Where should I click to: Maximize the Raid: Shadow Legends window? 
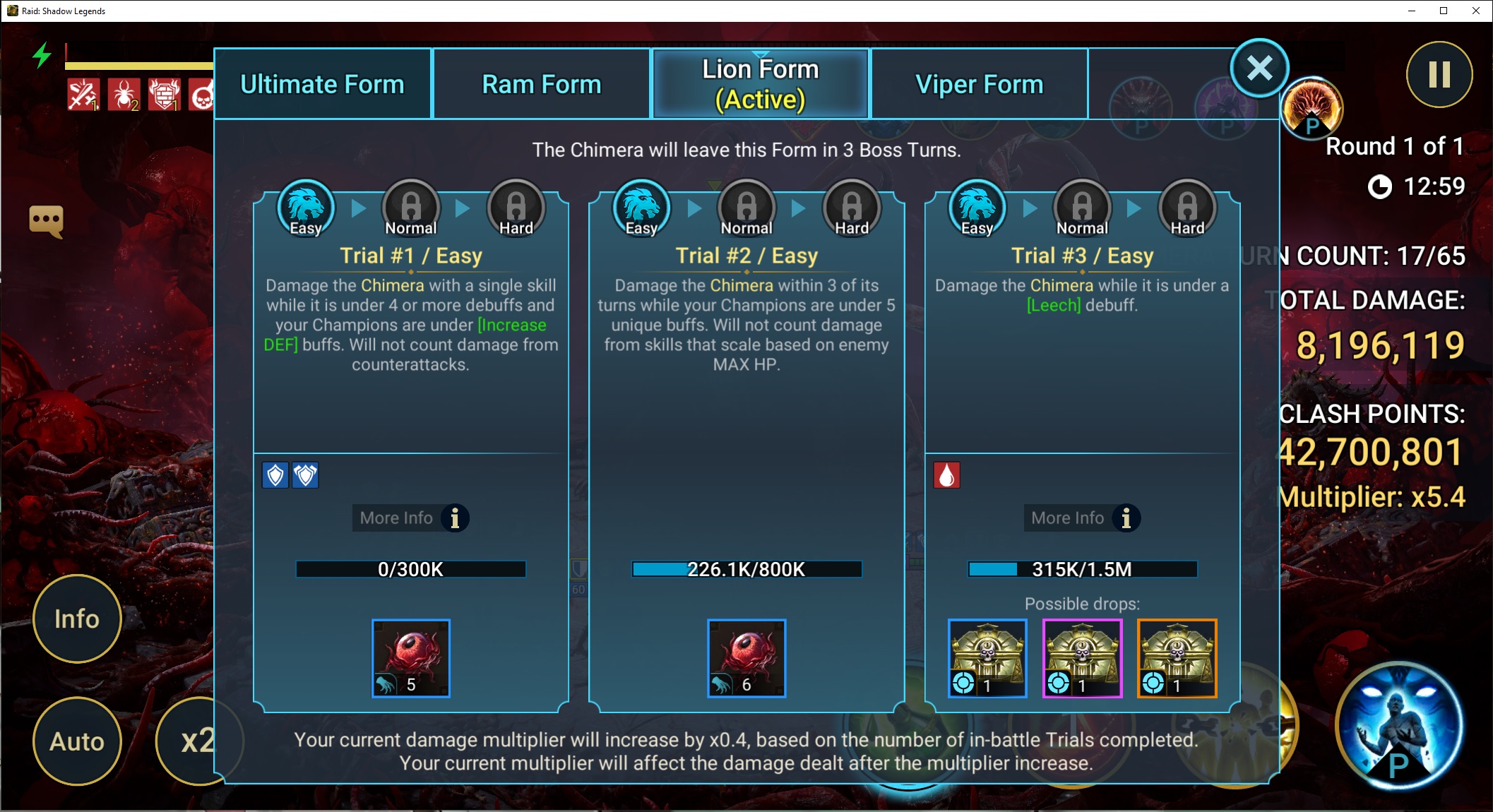click(1444, 11)
